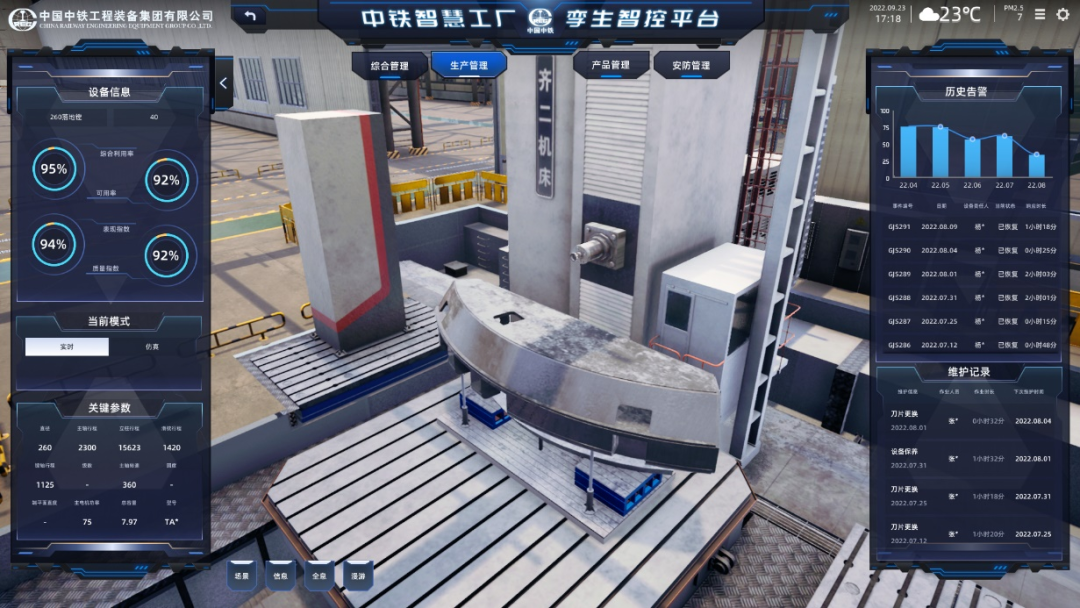Open settings via the gear icon
Viewport: 1080px width, 608px height.
tap(1063, 14)
